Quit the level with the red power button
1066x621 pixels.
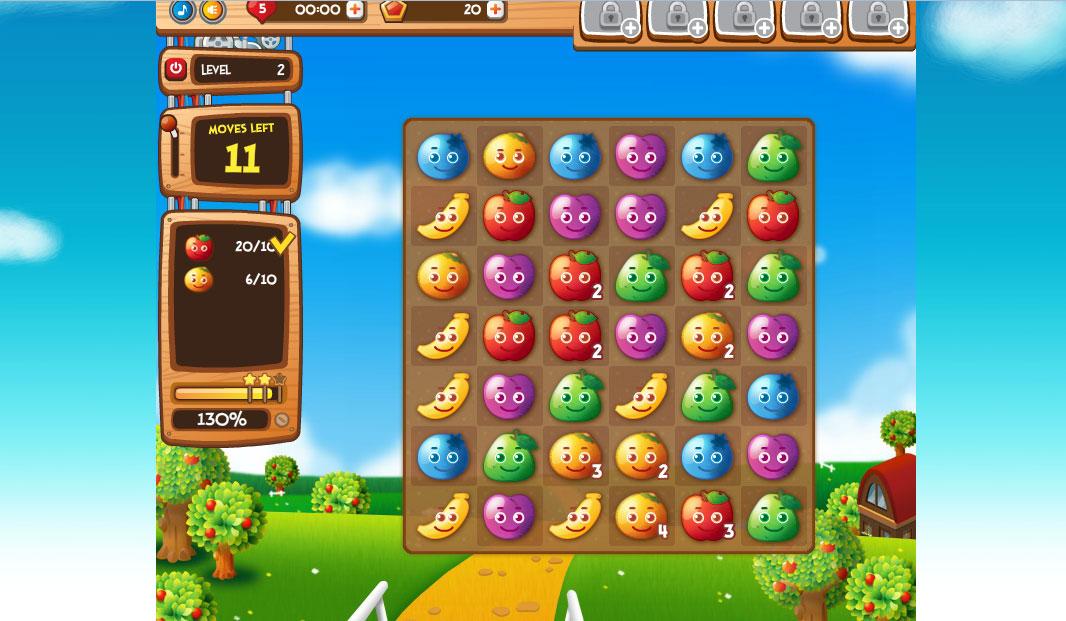point(176,69)
